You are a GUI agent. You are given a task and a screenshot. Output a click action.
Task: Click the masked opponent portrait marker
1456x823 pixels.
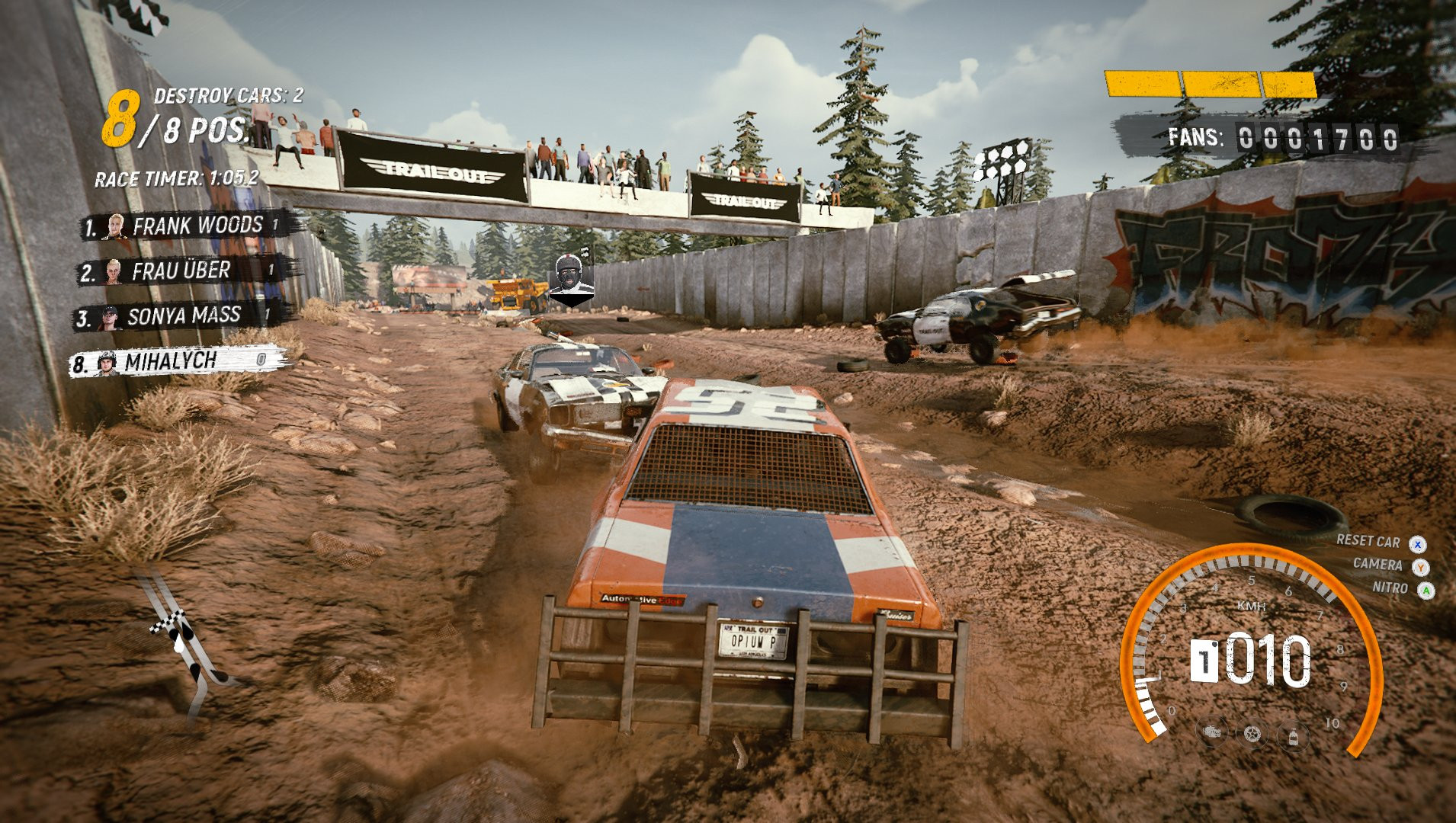coord(572,277)
